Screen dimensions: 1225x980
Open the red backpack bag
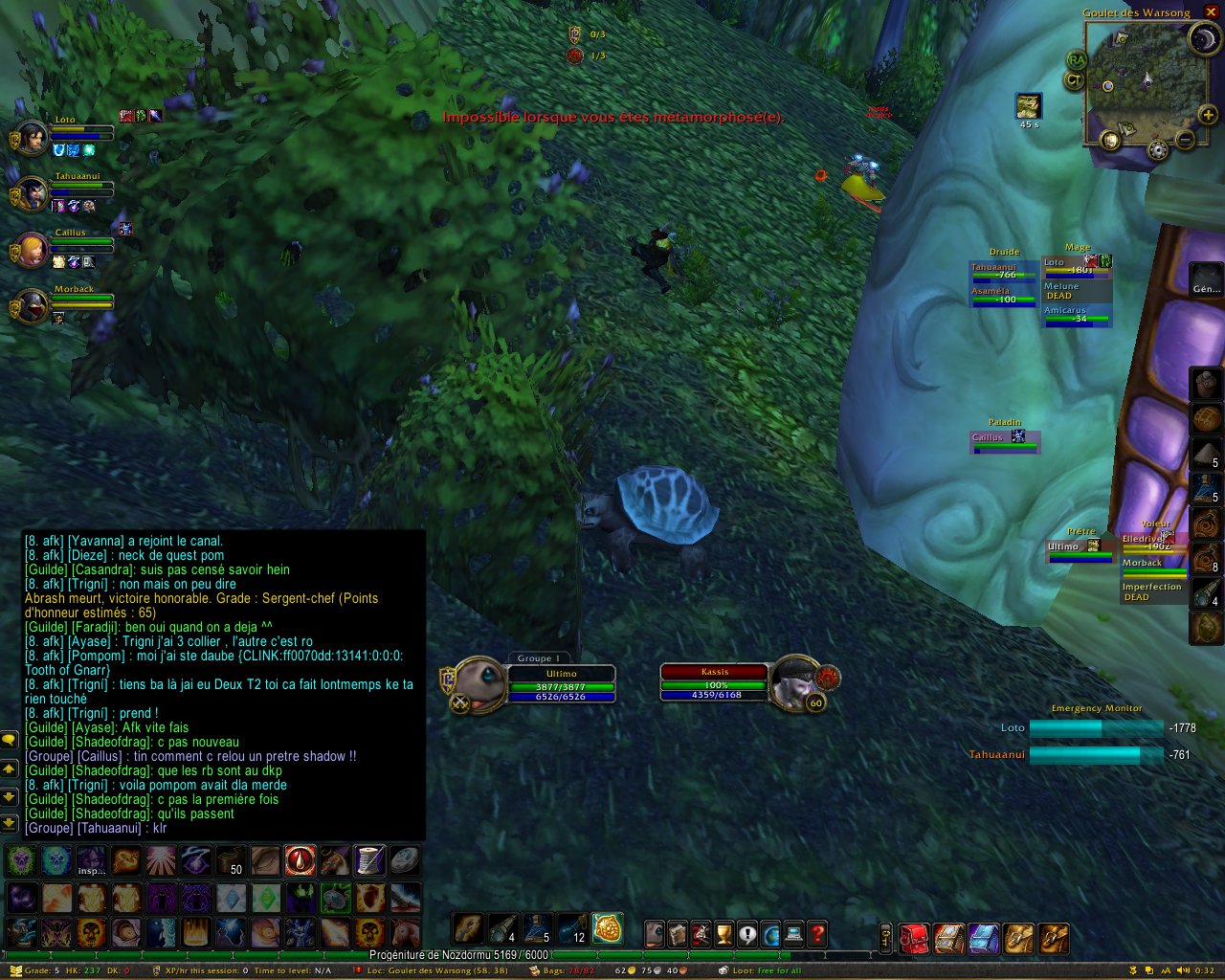[x=914, y=938]
